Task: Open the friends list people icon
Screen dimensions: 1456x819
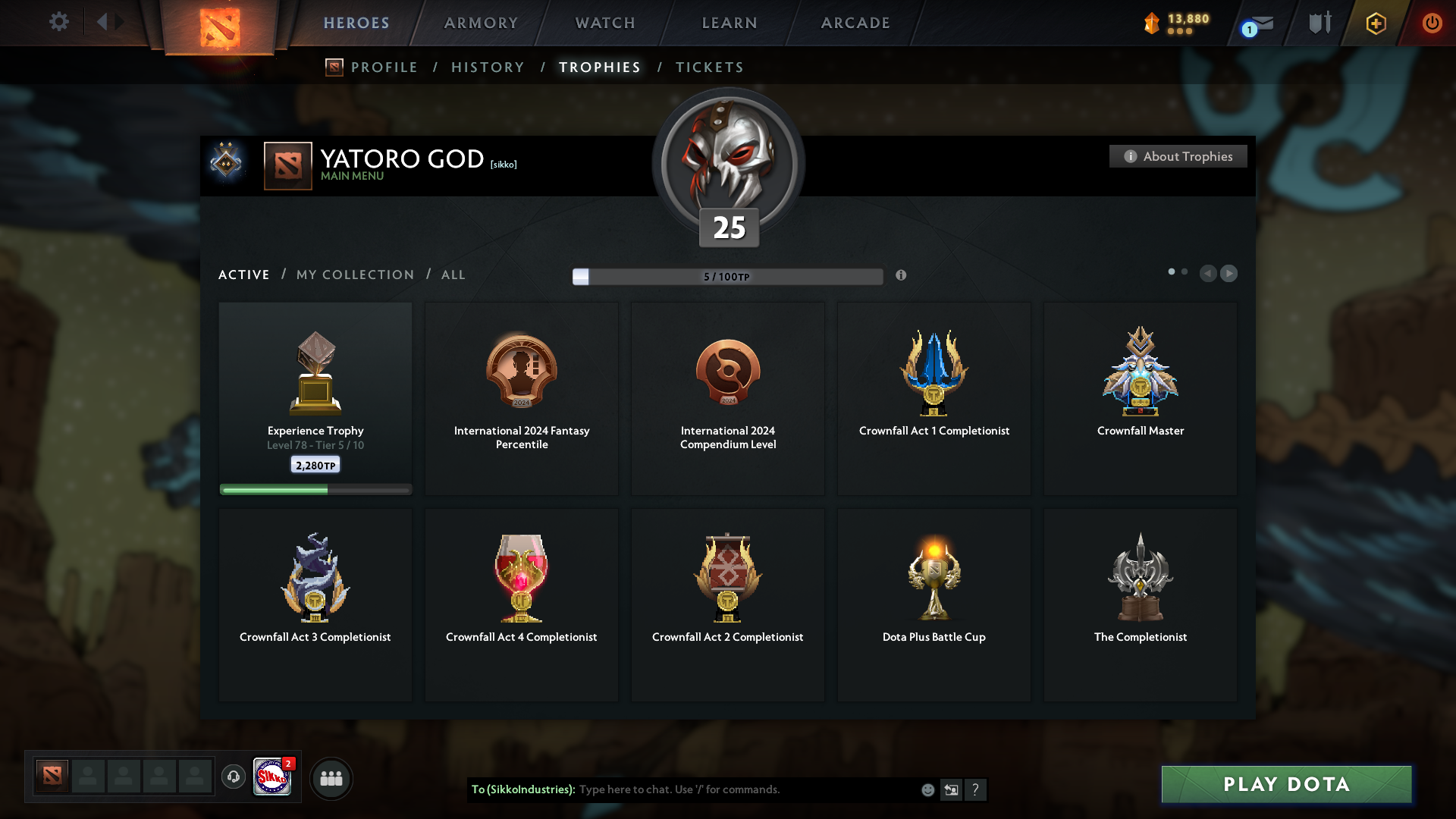Action: [331, 778]
